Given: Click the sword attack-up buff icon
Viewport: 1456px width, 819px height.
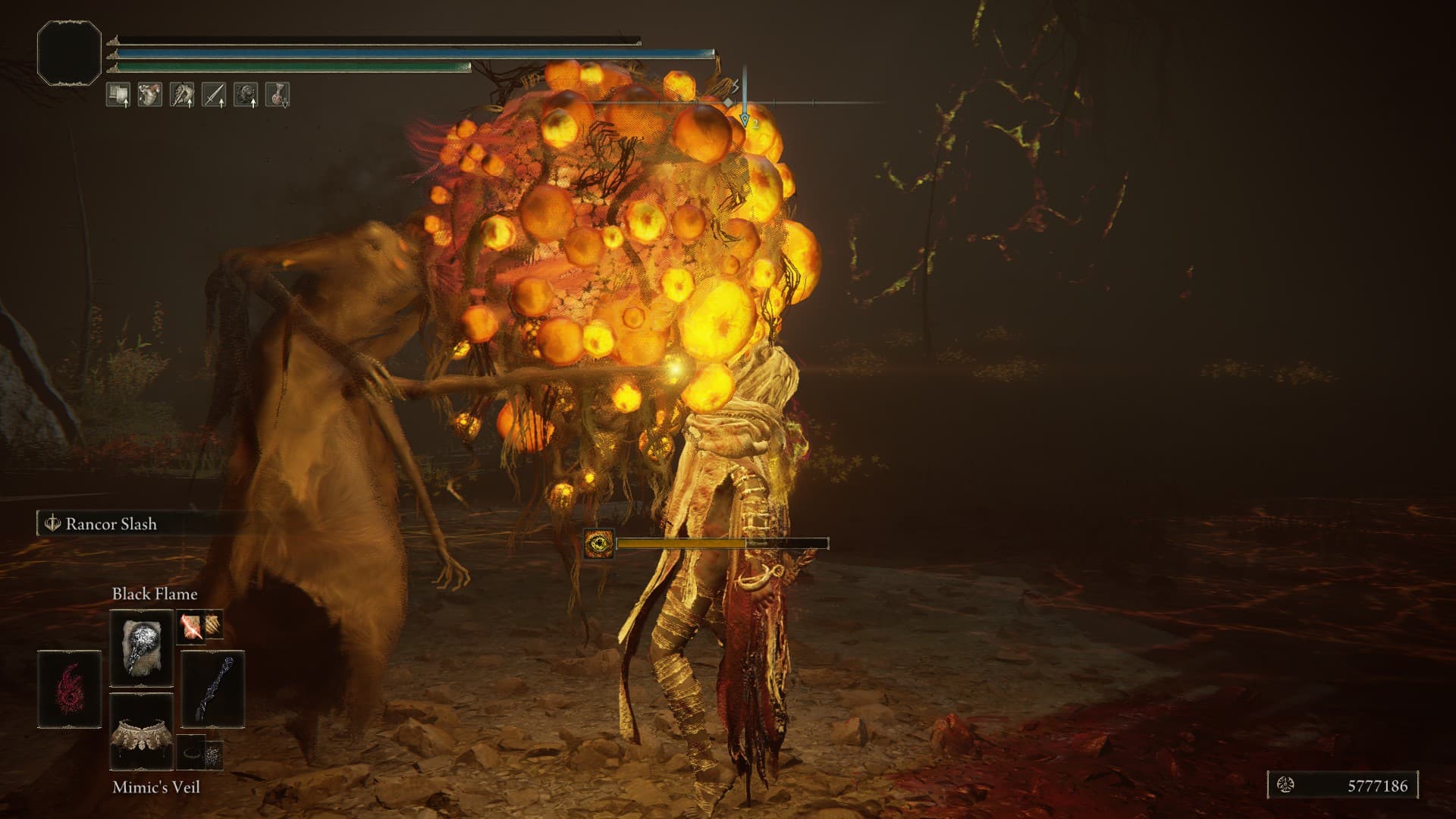Looking at the screenshot, I should coord(214,95).
